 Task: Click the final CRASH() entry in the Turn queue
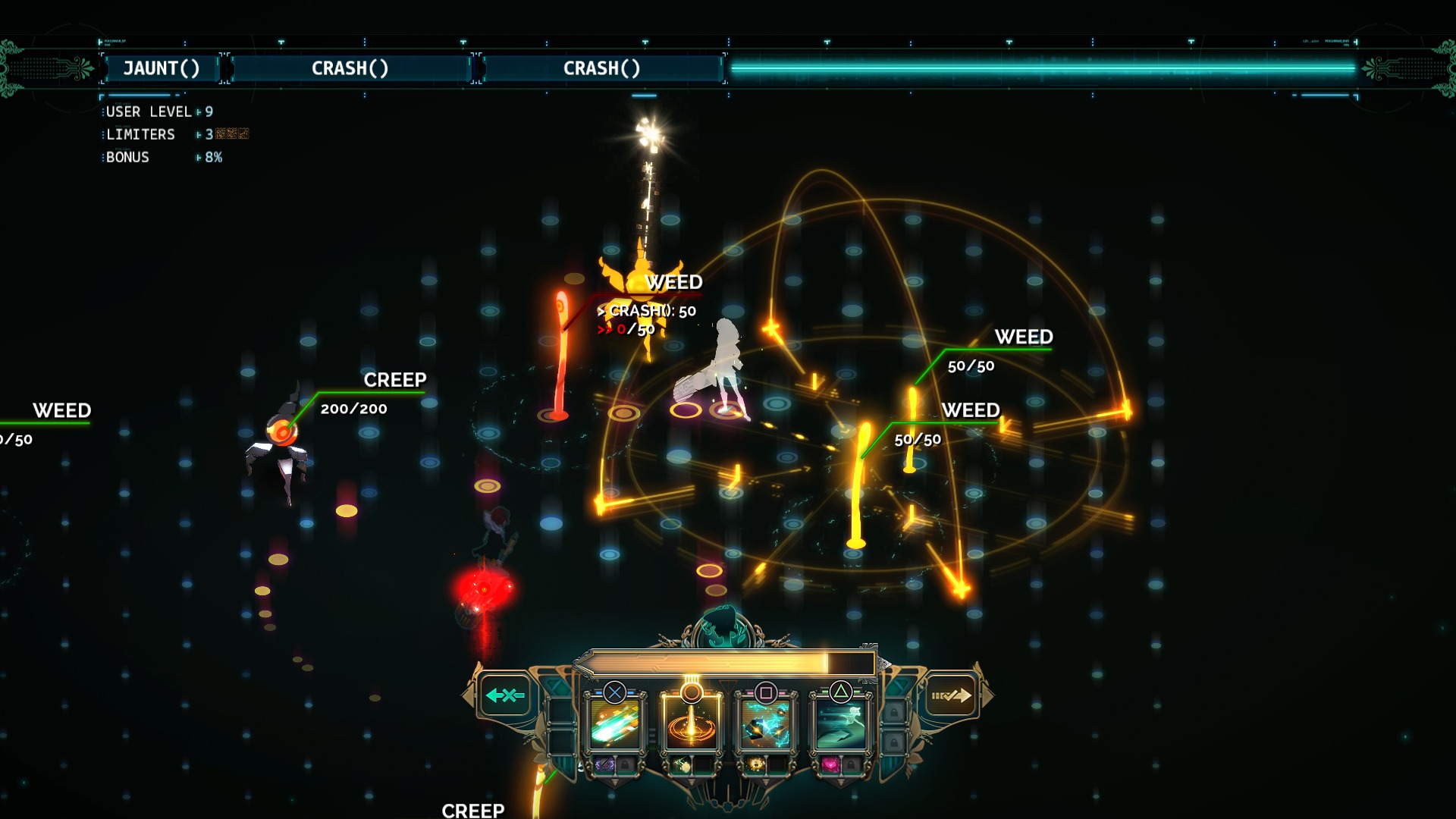coord(601,68)
